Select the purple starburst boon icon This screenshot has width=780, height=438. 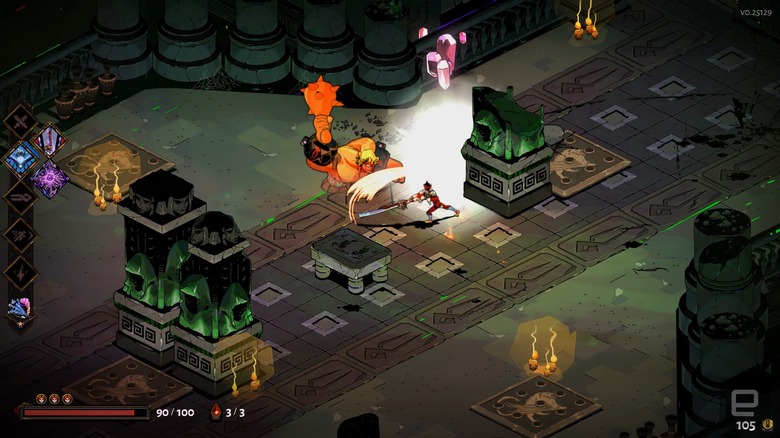click(48, 179)
